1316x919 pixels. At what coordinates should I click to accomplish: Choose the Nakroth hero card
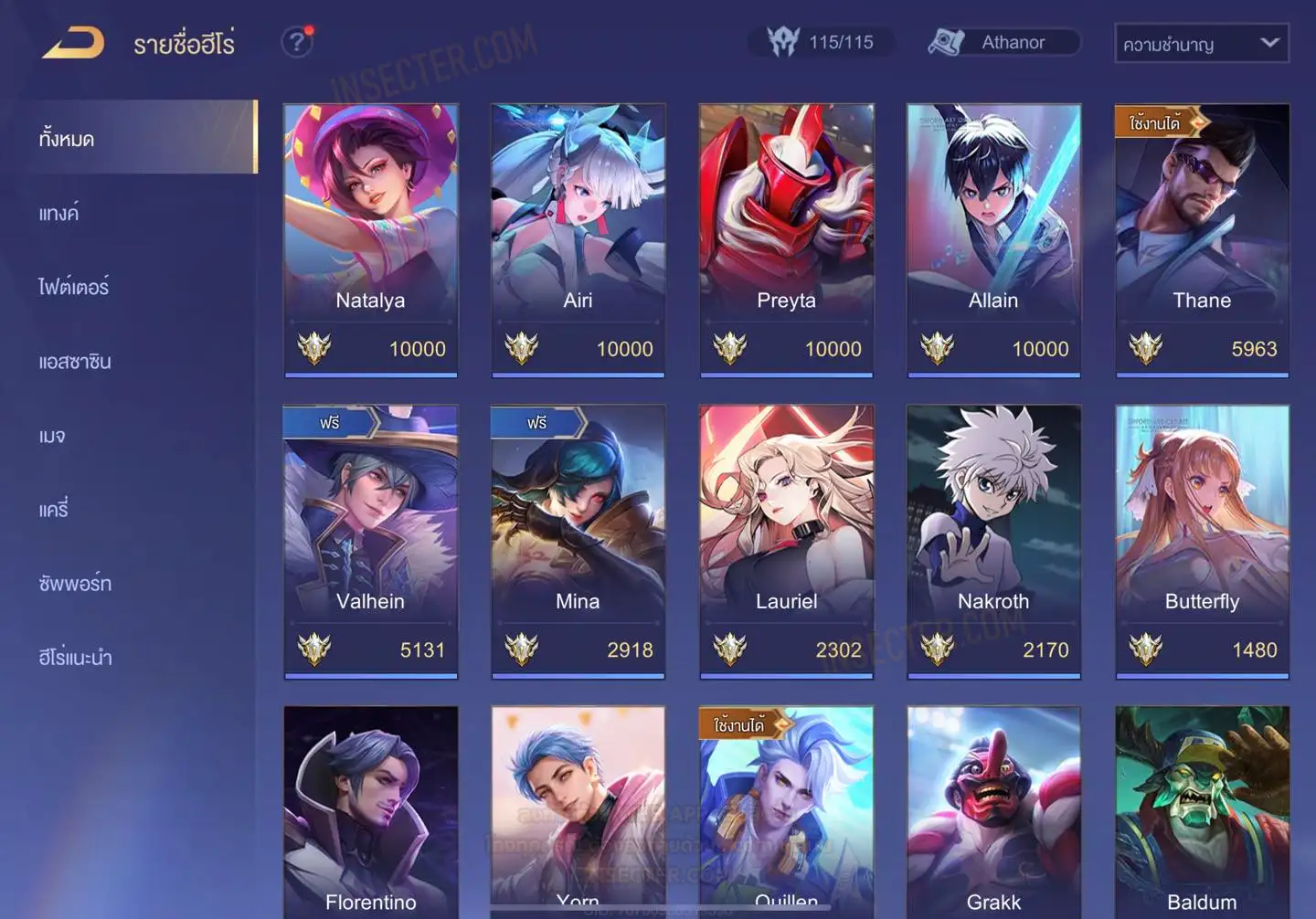click(993, 541)
